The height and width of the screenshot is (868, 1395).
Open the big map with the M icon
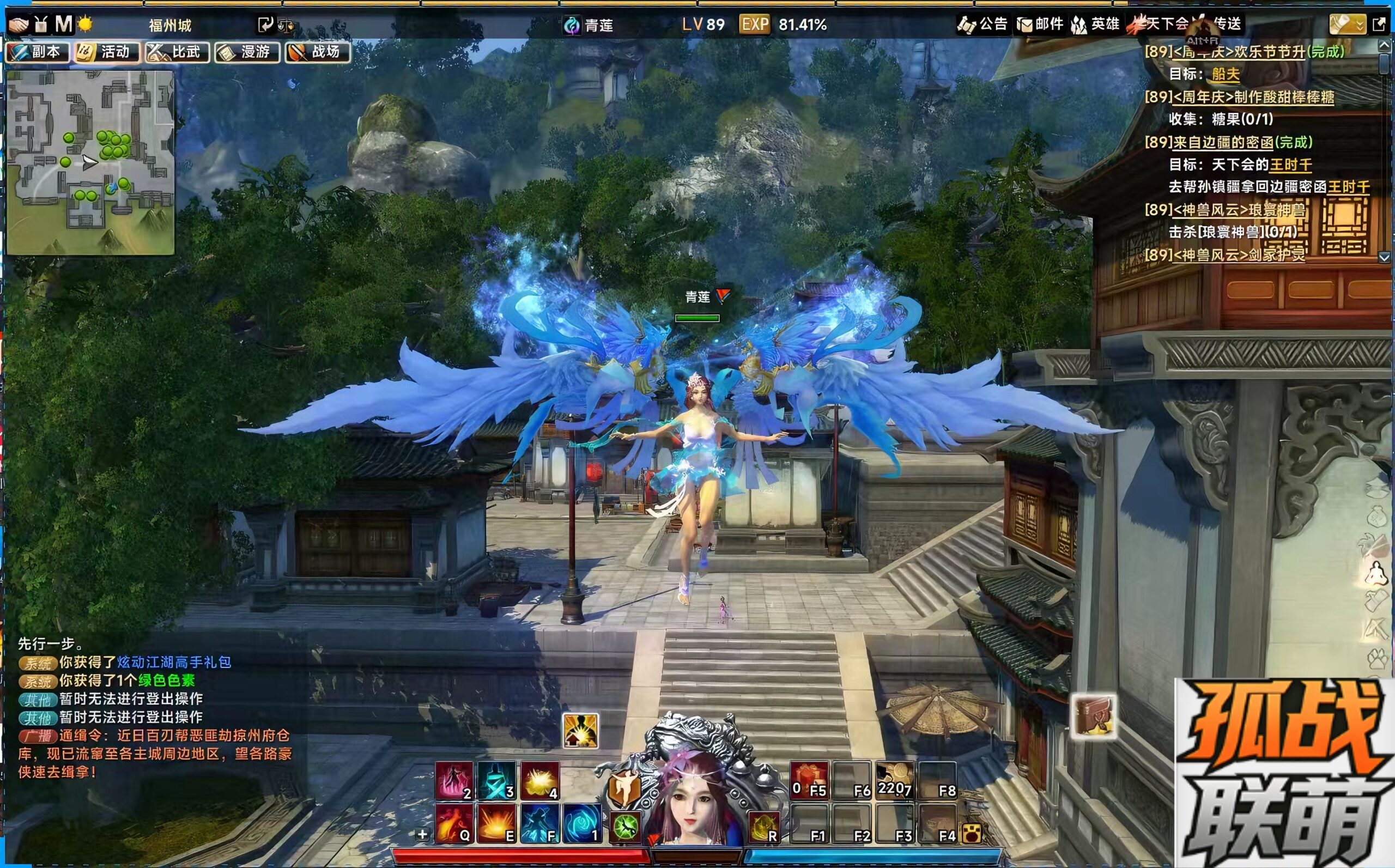click(x=63, y=24)
